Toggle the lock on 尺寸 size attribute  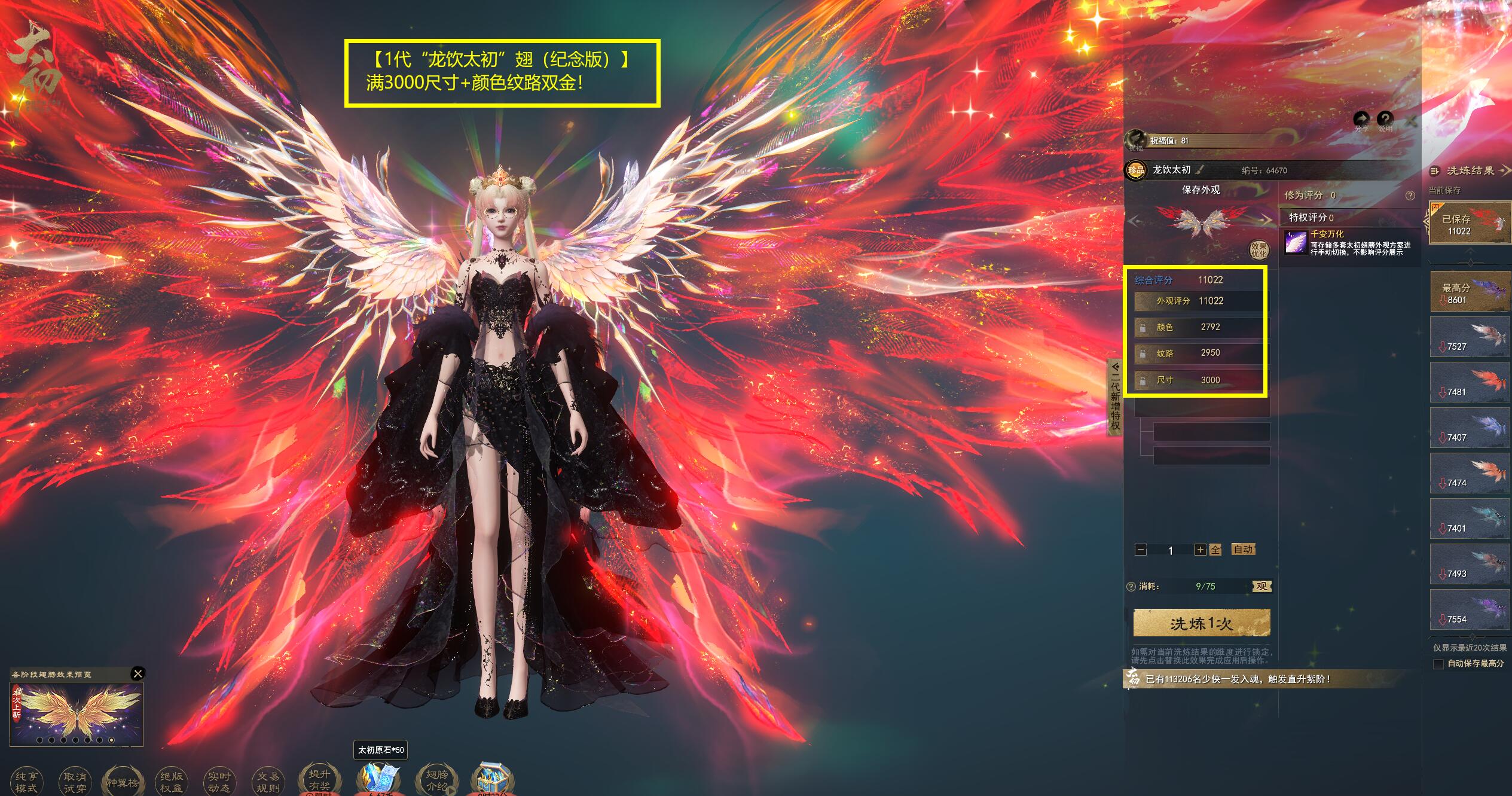tap(1143, 380)
